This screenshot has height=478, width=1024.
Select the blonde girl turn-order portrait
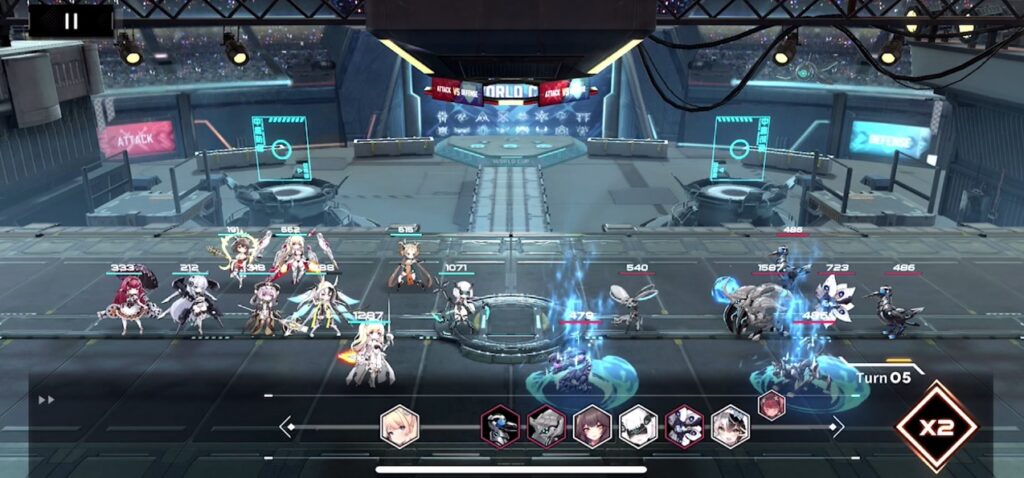[x=399, y=427]
